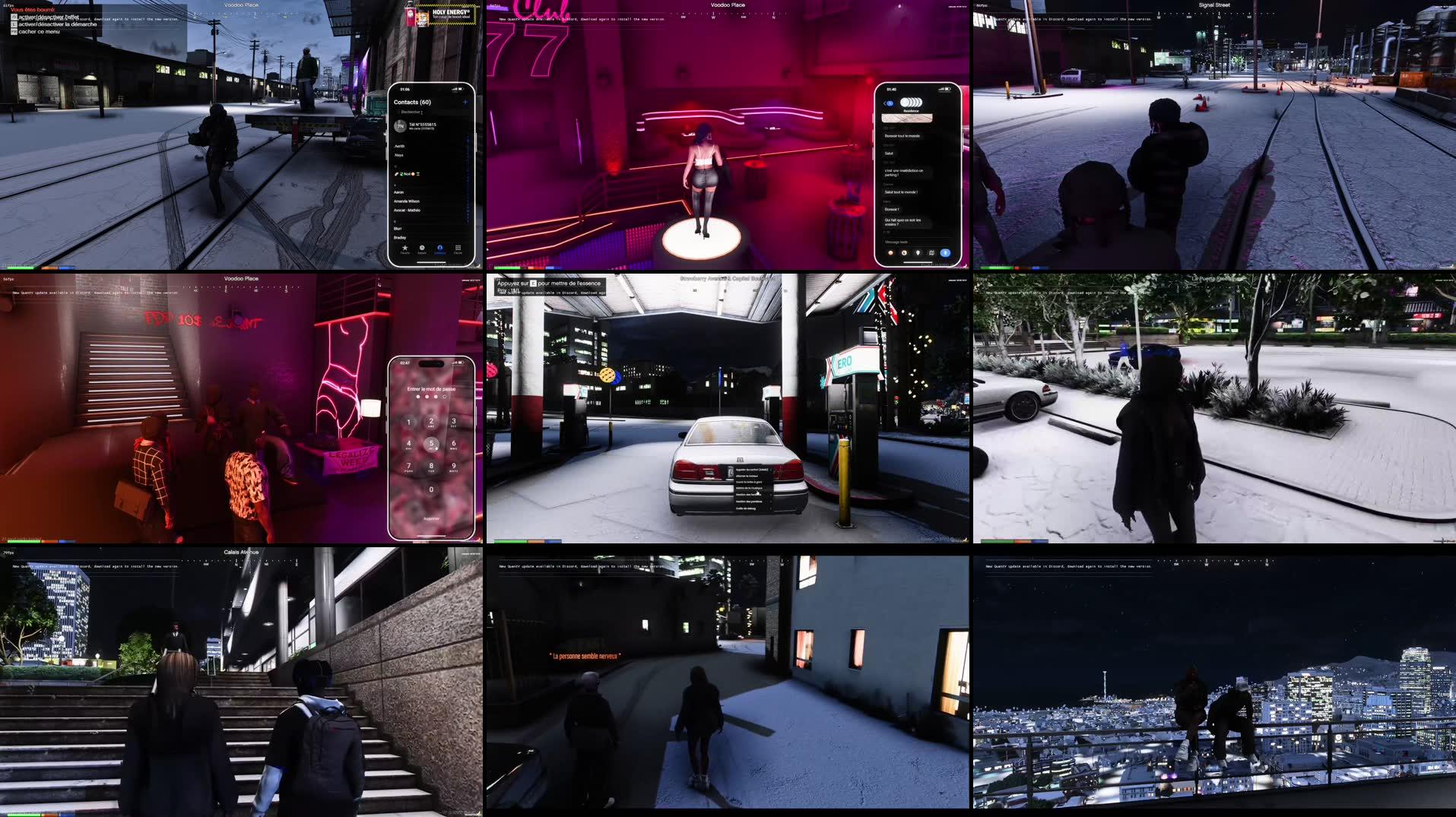1456x817 pixels.
Task: Tap the + to add a new contact
Action: (465, 102)
